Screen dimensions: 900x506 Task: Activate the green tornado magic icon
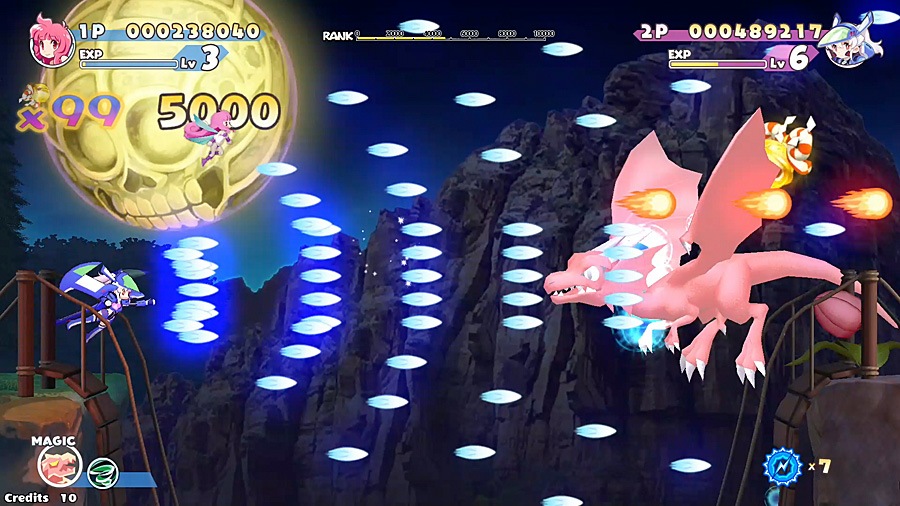point(102,472)
